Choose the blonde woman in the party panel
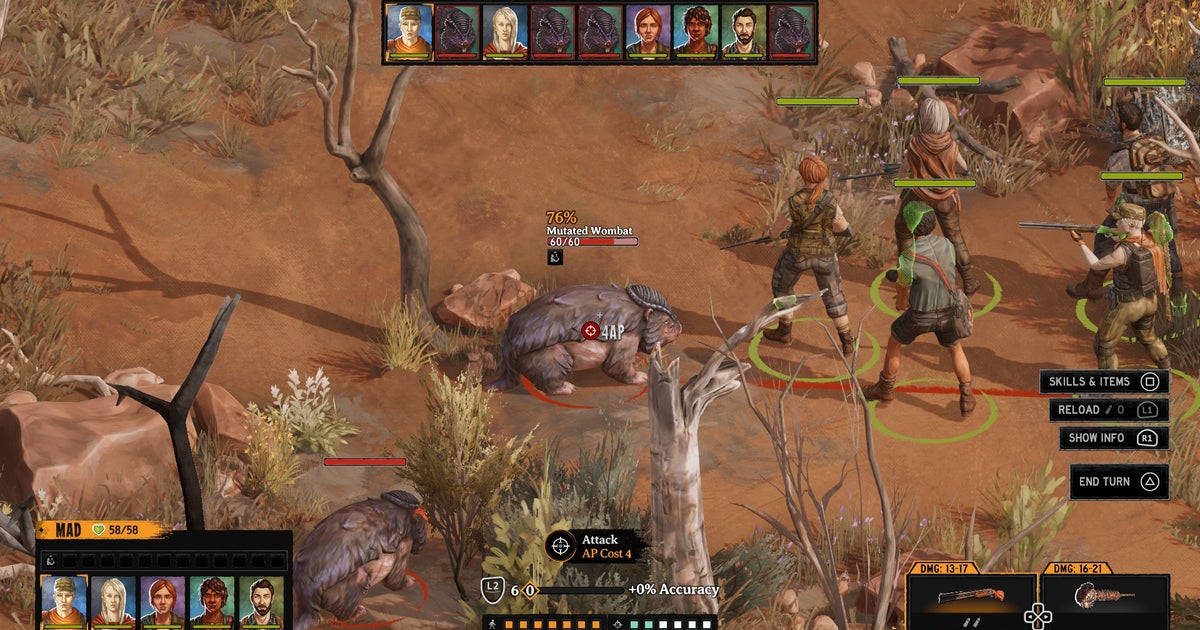This screenshot has width=1200, height=630. 113,600
